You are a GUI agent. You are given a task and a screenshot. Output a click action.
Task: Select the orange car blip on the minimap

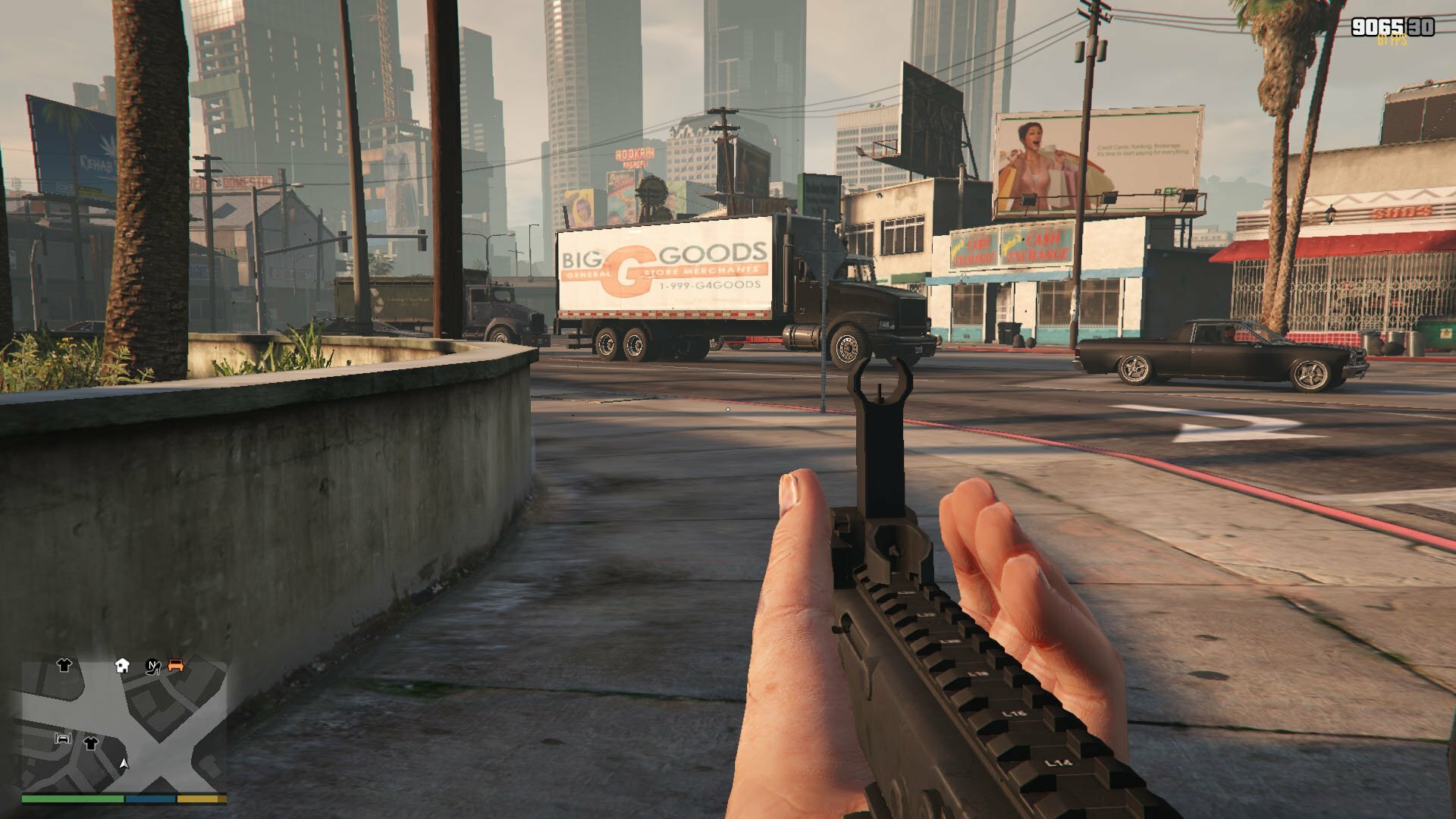tap(176, 665)
